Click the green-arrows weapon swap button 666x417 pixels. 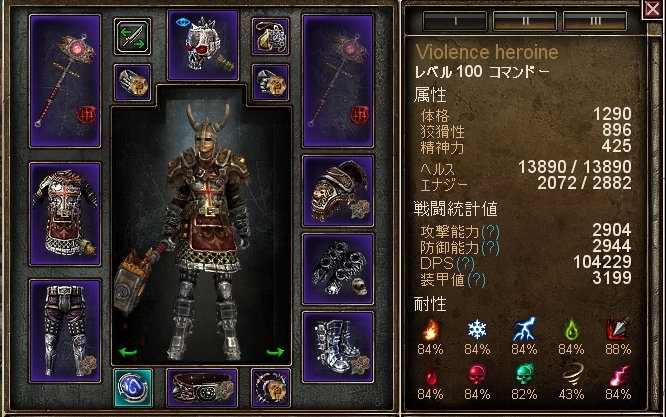pos(133,34)
